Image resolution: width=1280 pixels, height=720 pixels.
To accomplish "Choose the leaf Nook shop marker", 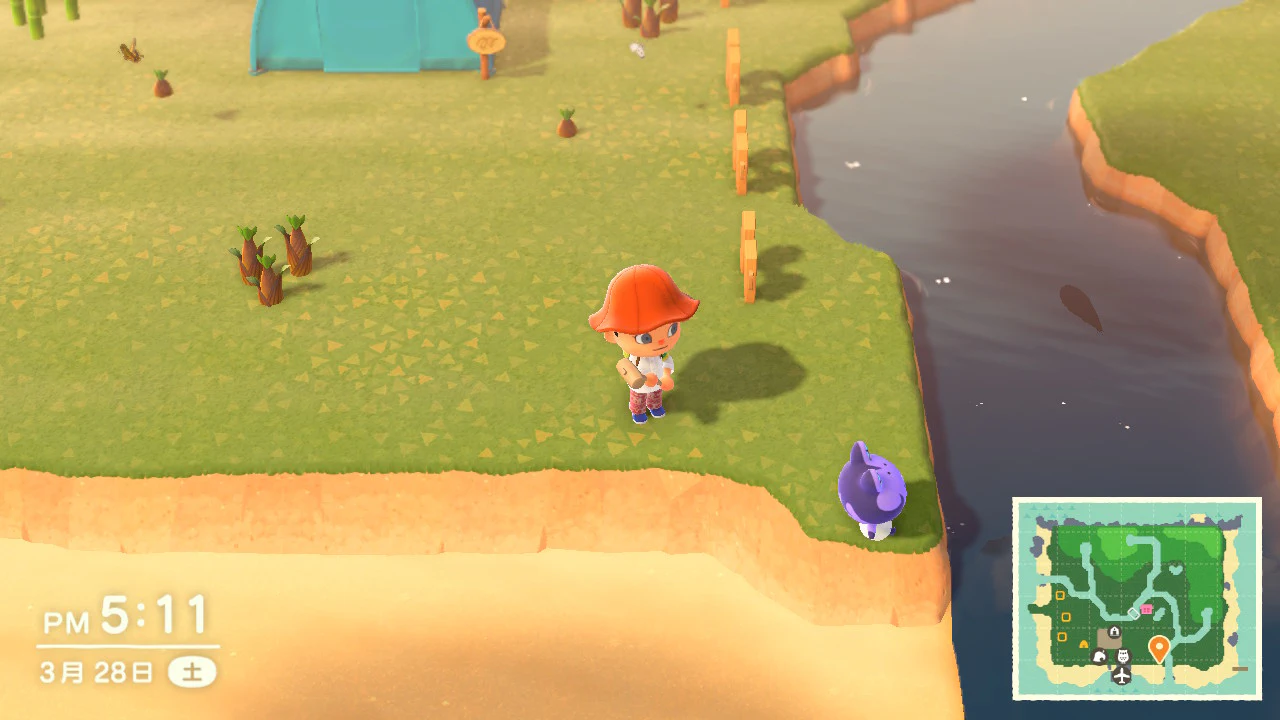I will point(1100,656).
